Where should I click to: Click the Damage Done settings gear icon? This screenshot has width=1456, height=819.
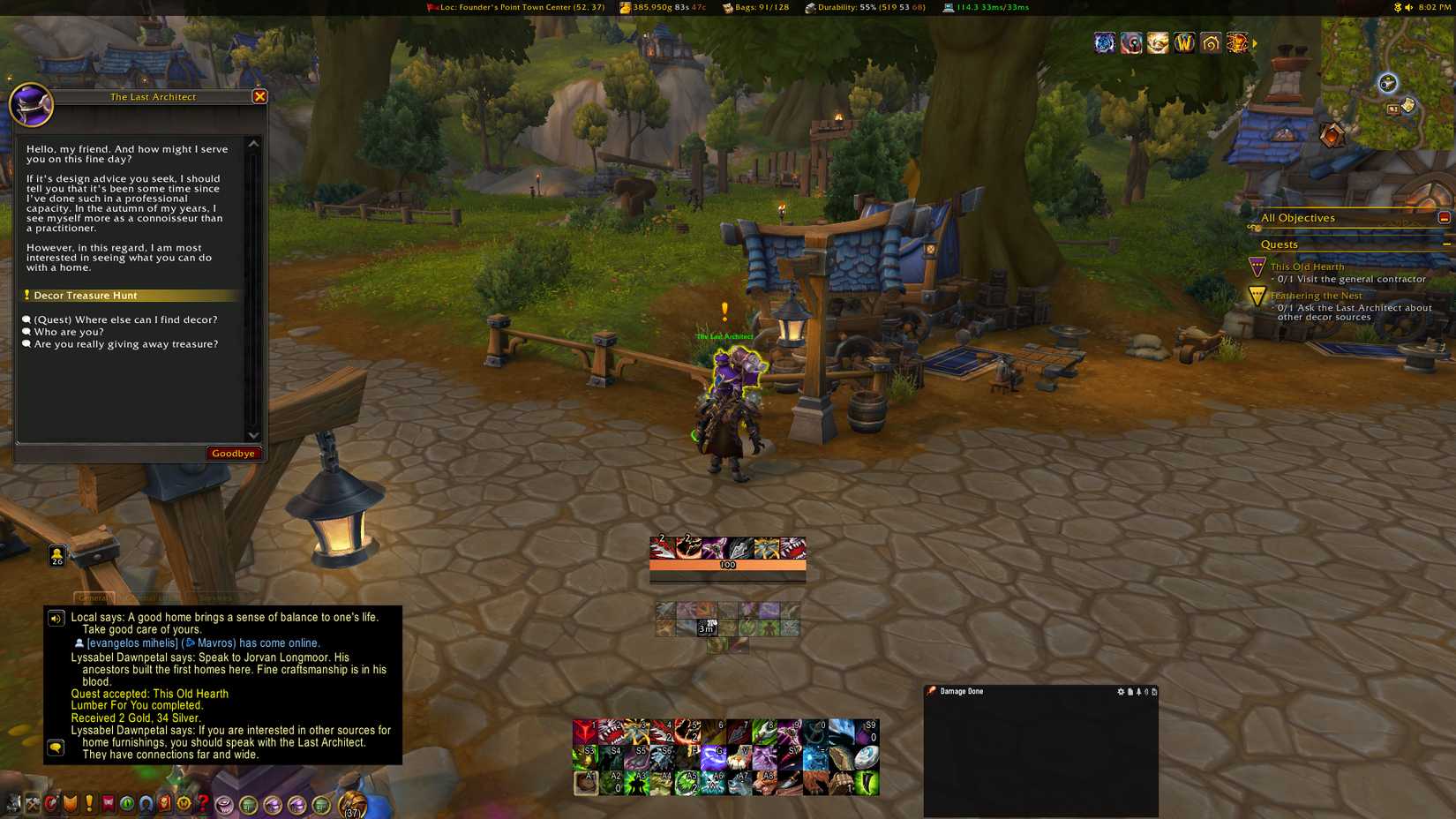(1121, 692)
